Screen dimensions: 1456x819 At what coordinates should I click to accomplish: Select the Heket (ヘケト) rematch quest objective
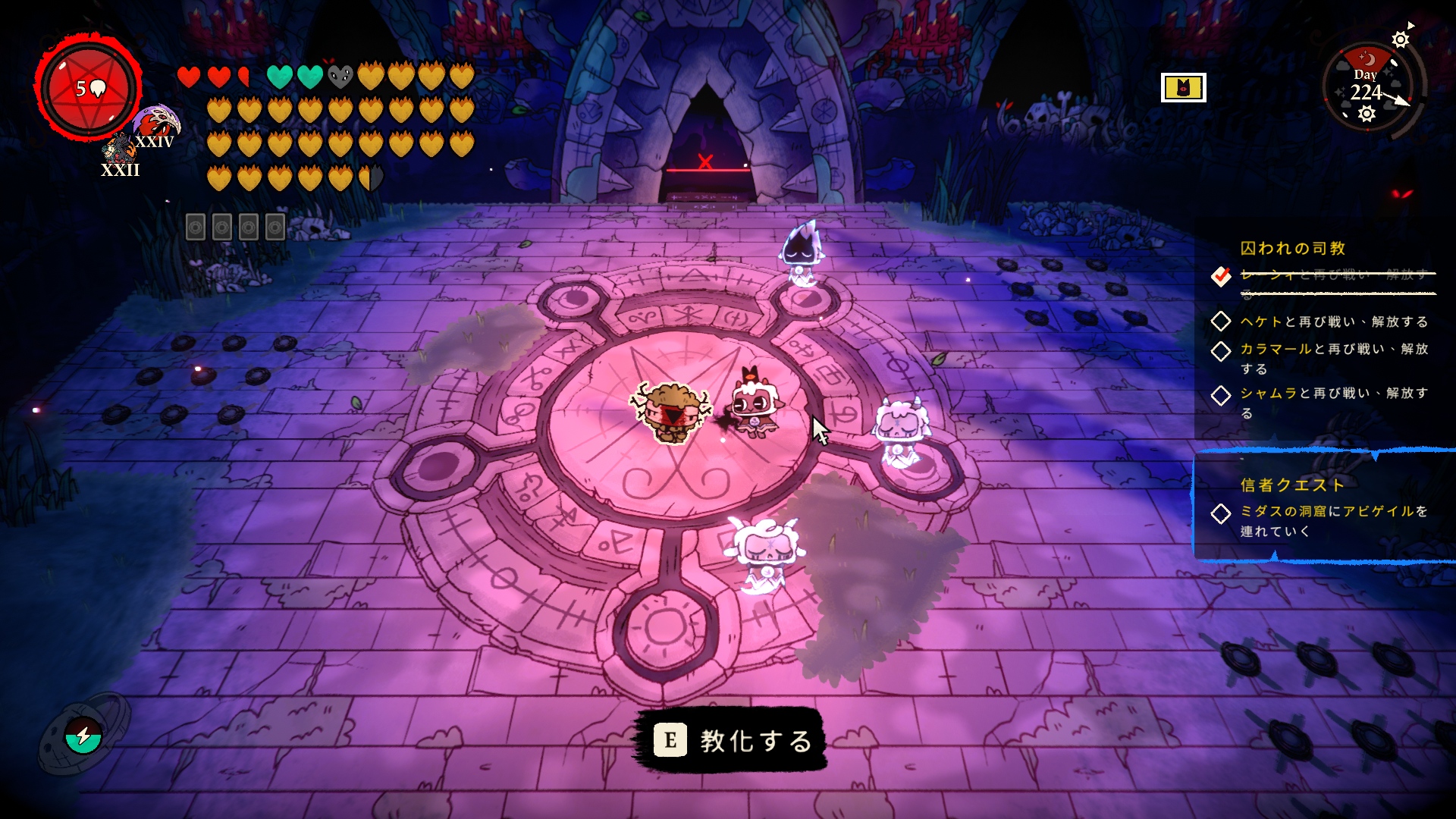pos(1333,322)
